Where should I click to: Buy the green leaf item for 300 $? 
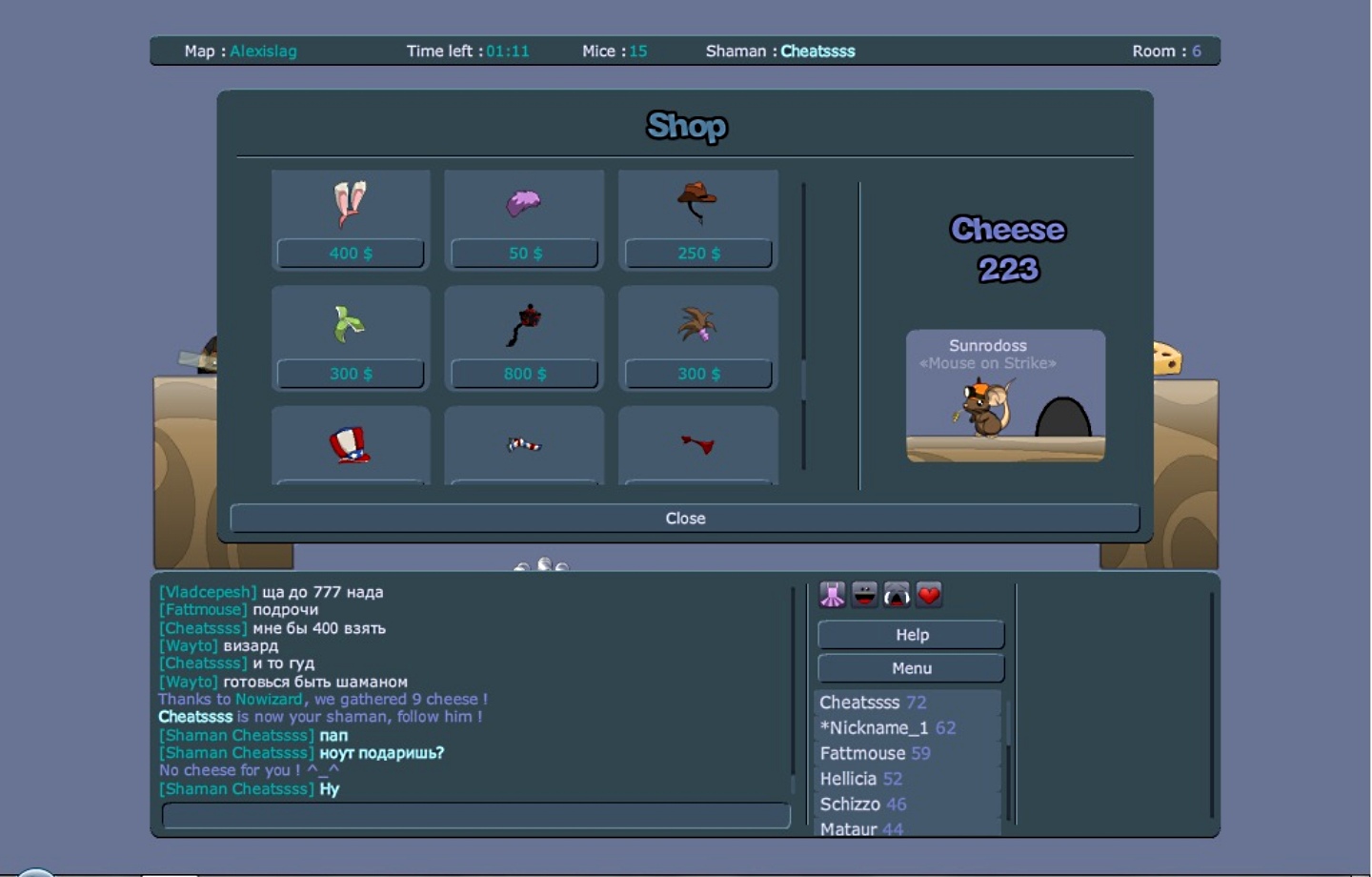pyautogui.click(x=351, y=374)
